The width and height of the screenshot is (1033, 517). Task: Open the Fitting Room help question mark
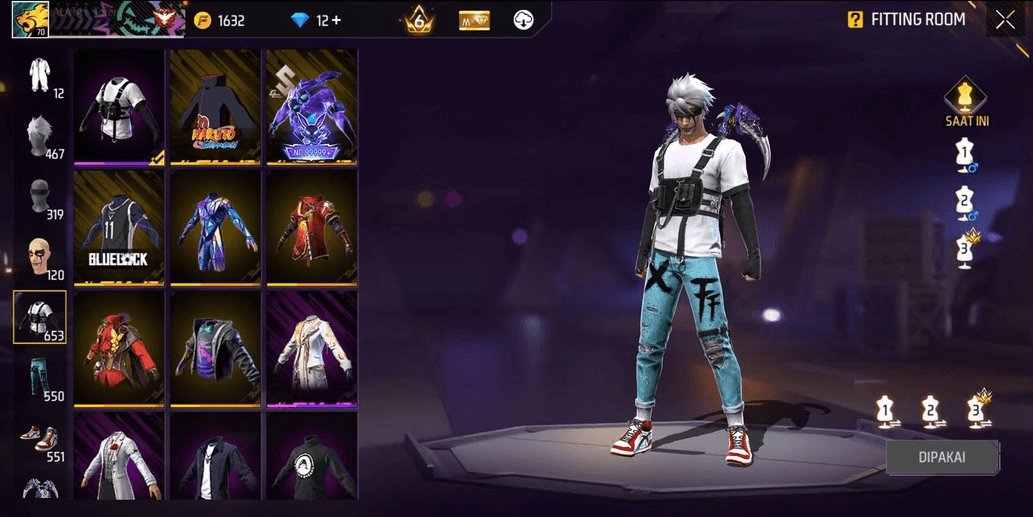click(855, 20)
